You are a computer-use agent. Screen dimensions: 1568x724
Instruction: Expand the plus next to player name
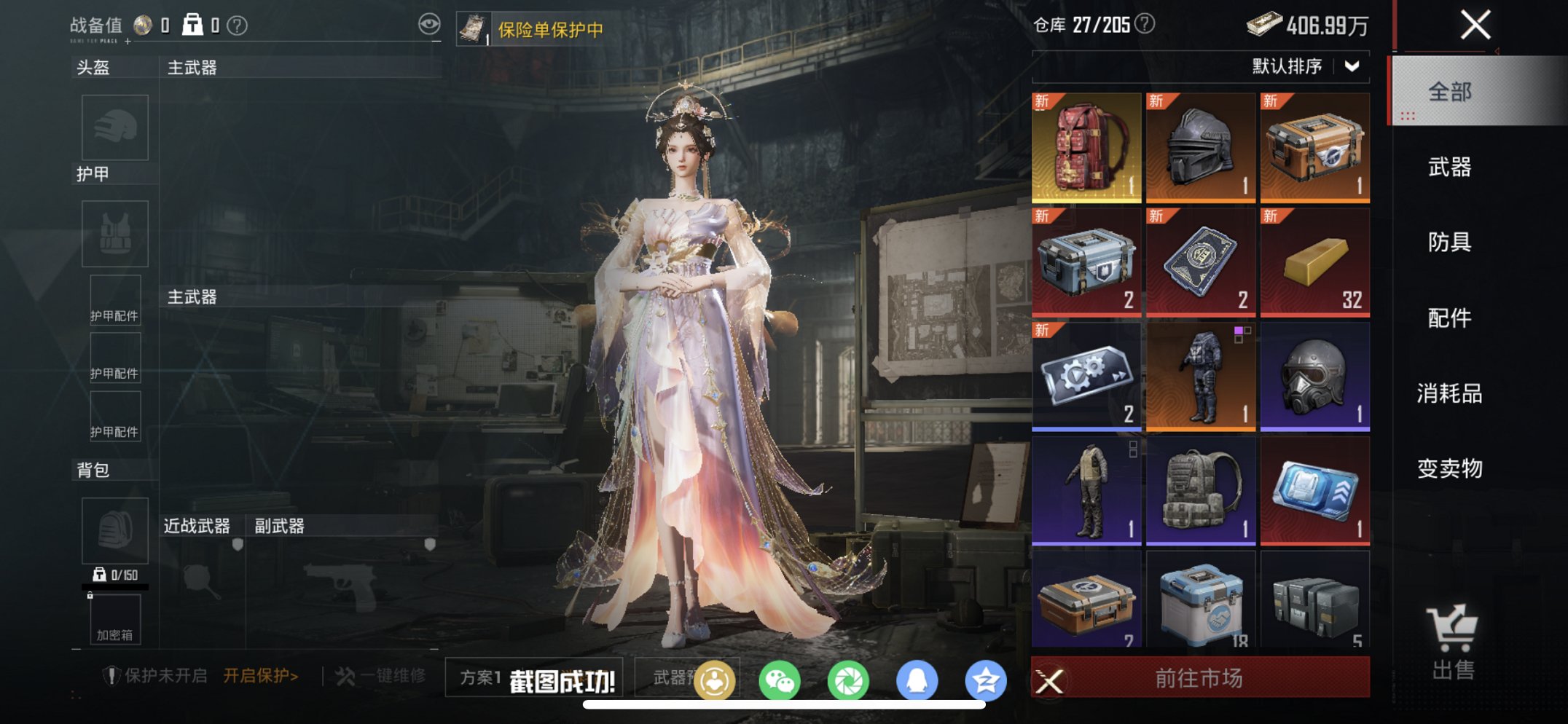click(x=128, y=42)
